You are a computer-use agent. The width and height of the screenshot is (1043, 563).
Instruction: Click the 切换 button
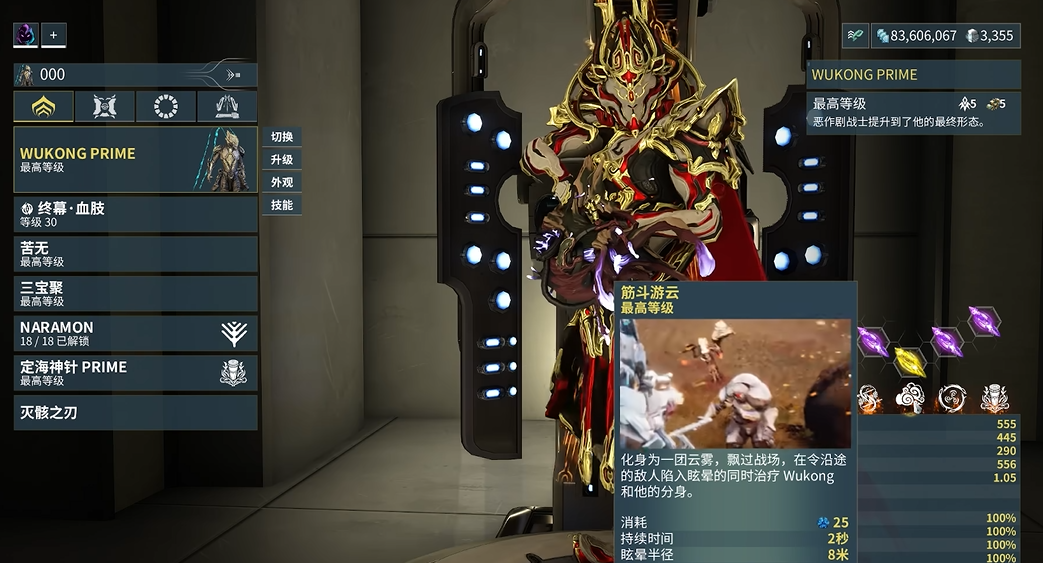tap(282, 137)
